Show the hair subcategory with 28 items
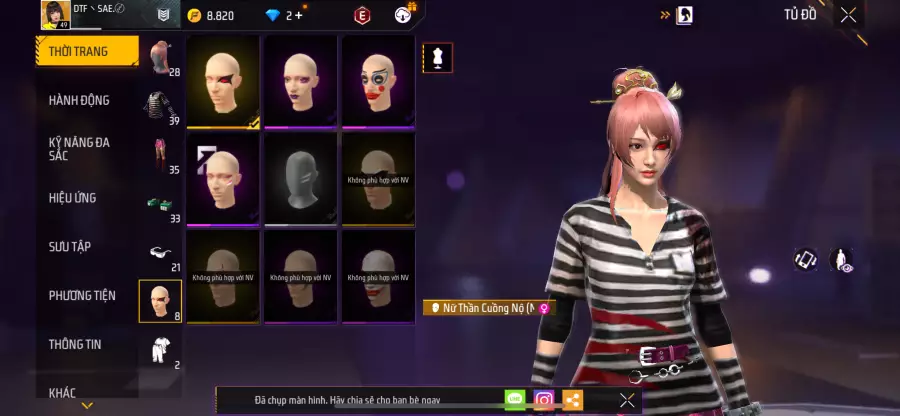Image resolution: width=900 pixels, height=416 pixels. (x=161, y=59)
